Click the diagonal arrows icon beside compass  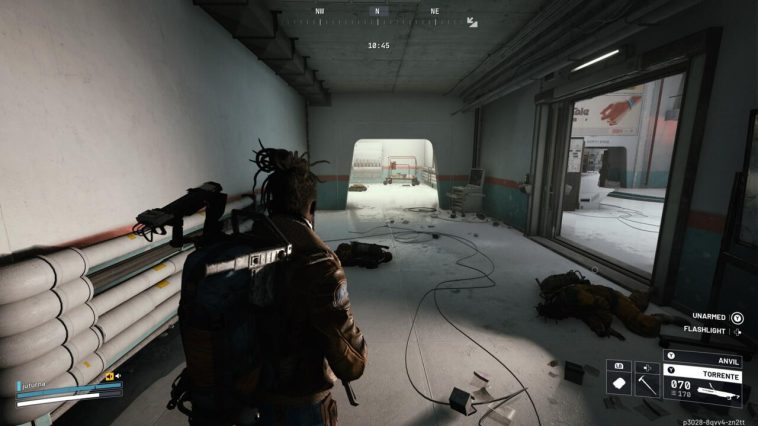point(472,20)
